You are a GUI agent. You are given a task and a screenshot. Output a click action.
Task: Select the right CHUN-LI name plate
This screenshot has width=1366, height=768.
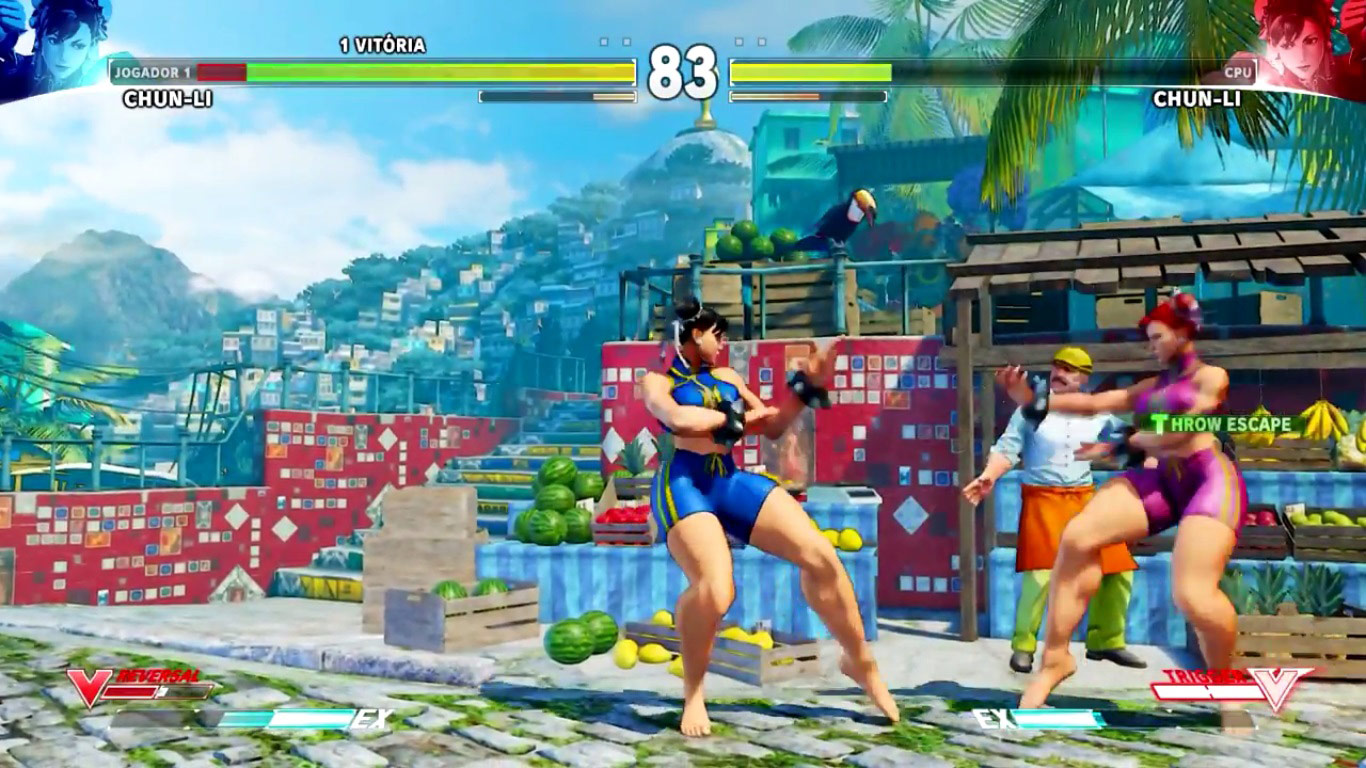pyautogui.click(x=1198, y=99)
